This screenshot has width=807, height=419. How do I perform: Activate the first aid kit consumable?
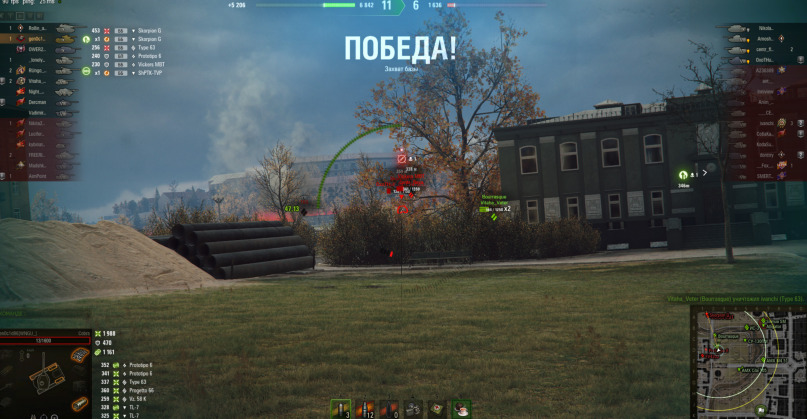coord(437,408)
